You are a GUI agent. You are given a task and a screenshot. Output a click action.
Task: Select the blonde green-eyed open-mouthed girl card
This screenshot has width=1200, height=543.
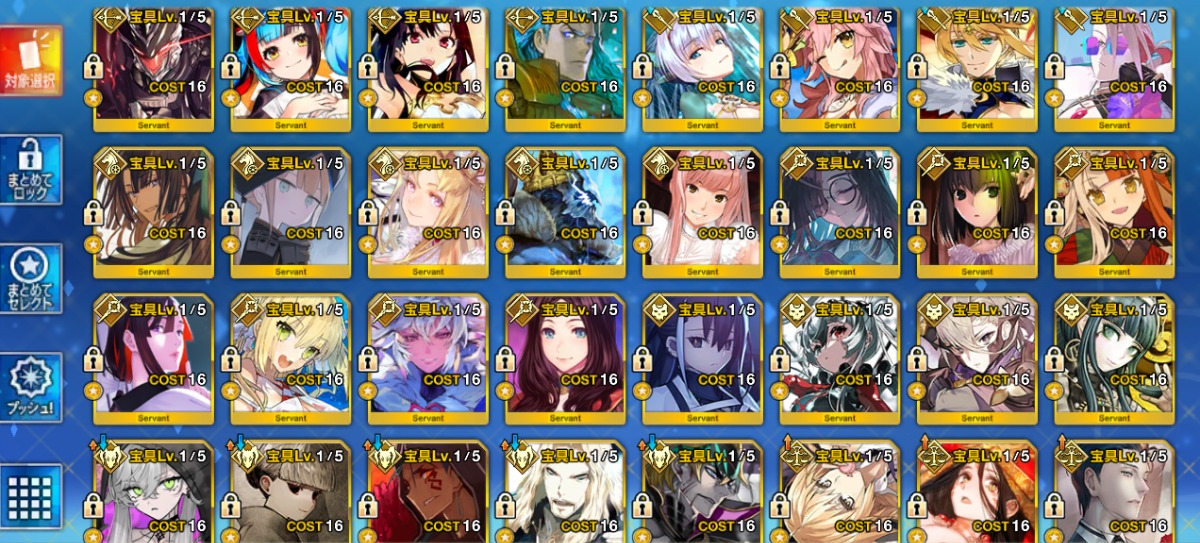pyautogui.click(x=290, y=358)
